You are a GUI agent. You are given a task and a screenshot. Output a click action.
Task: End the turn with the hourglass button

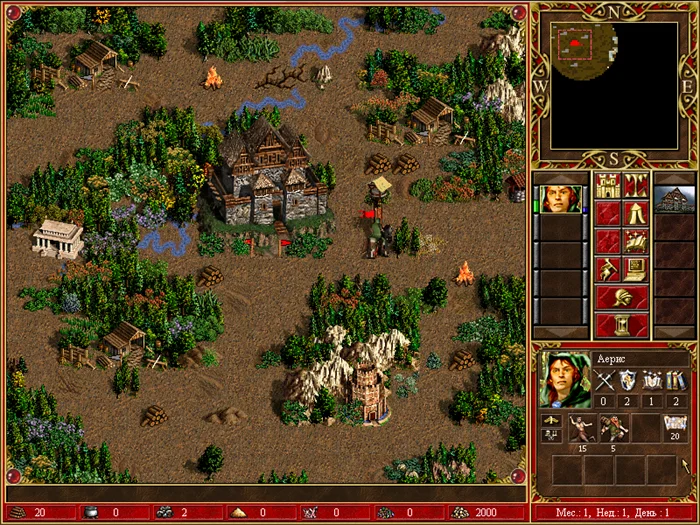[x=623, y=325]
